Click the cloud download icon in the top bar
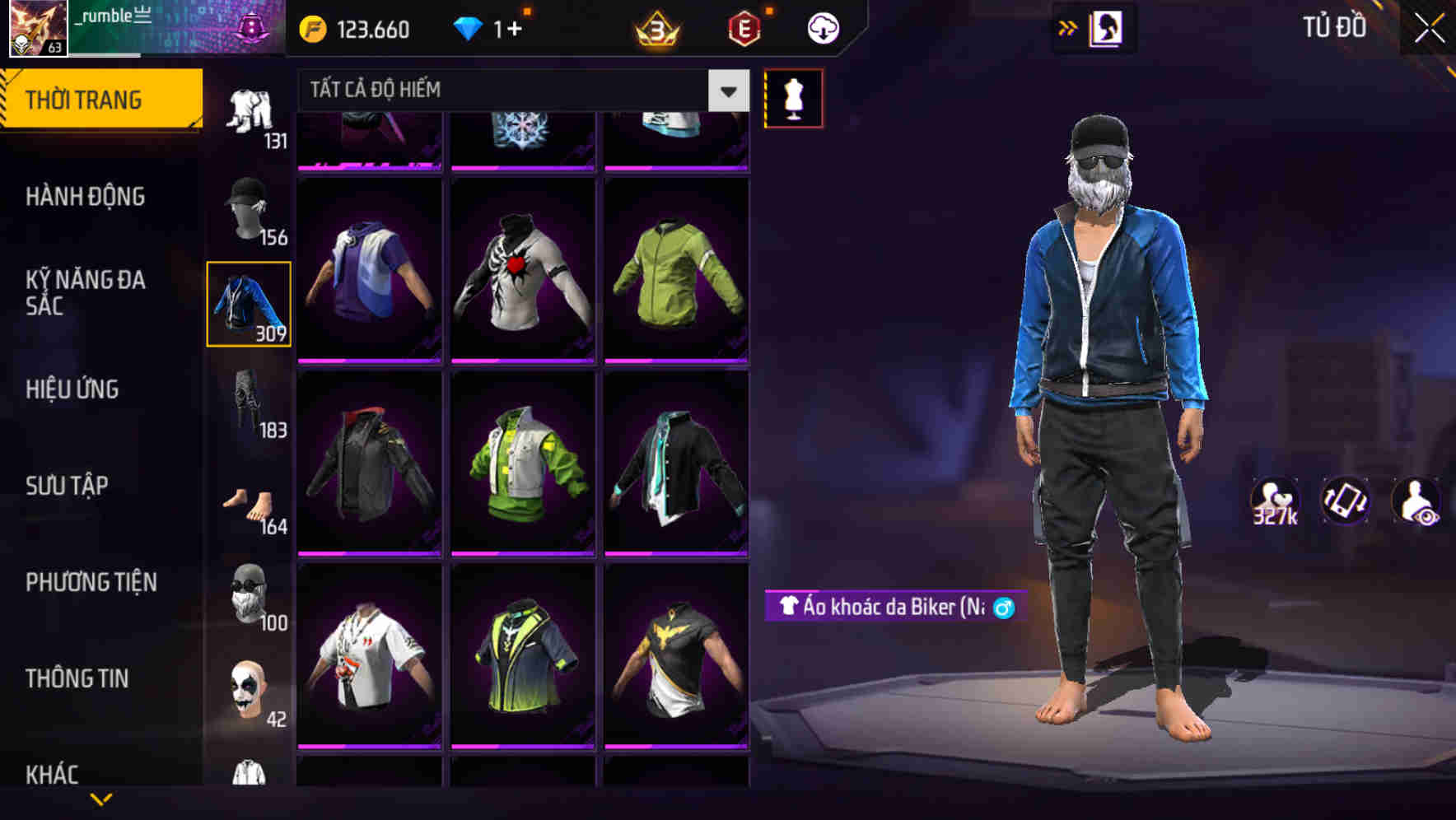 coord(822,27)
